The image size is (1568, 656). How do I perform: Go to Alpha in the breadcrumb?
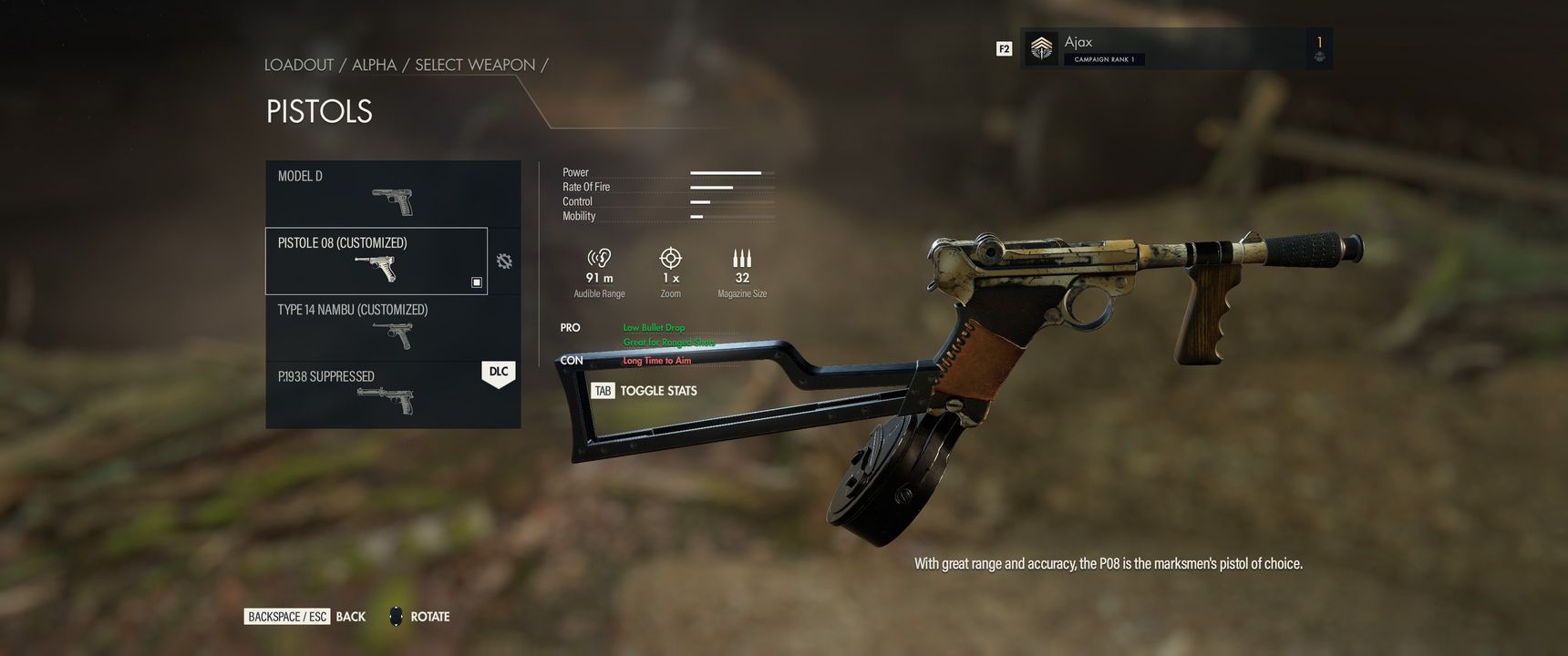tap(374, 65)
